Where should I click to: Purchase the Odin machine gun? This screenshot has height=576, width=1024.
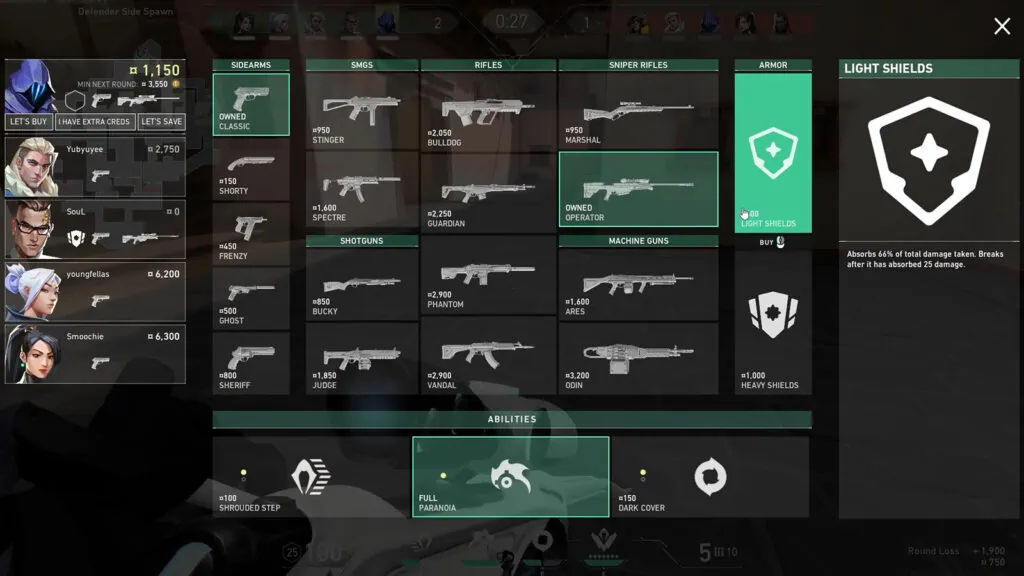tap(638, 357)
